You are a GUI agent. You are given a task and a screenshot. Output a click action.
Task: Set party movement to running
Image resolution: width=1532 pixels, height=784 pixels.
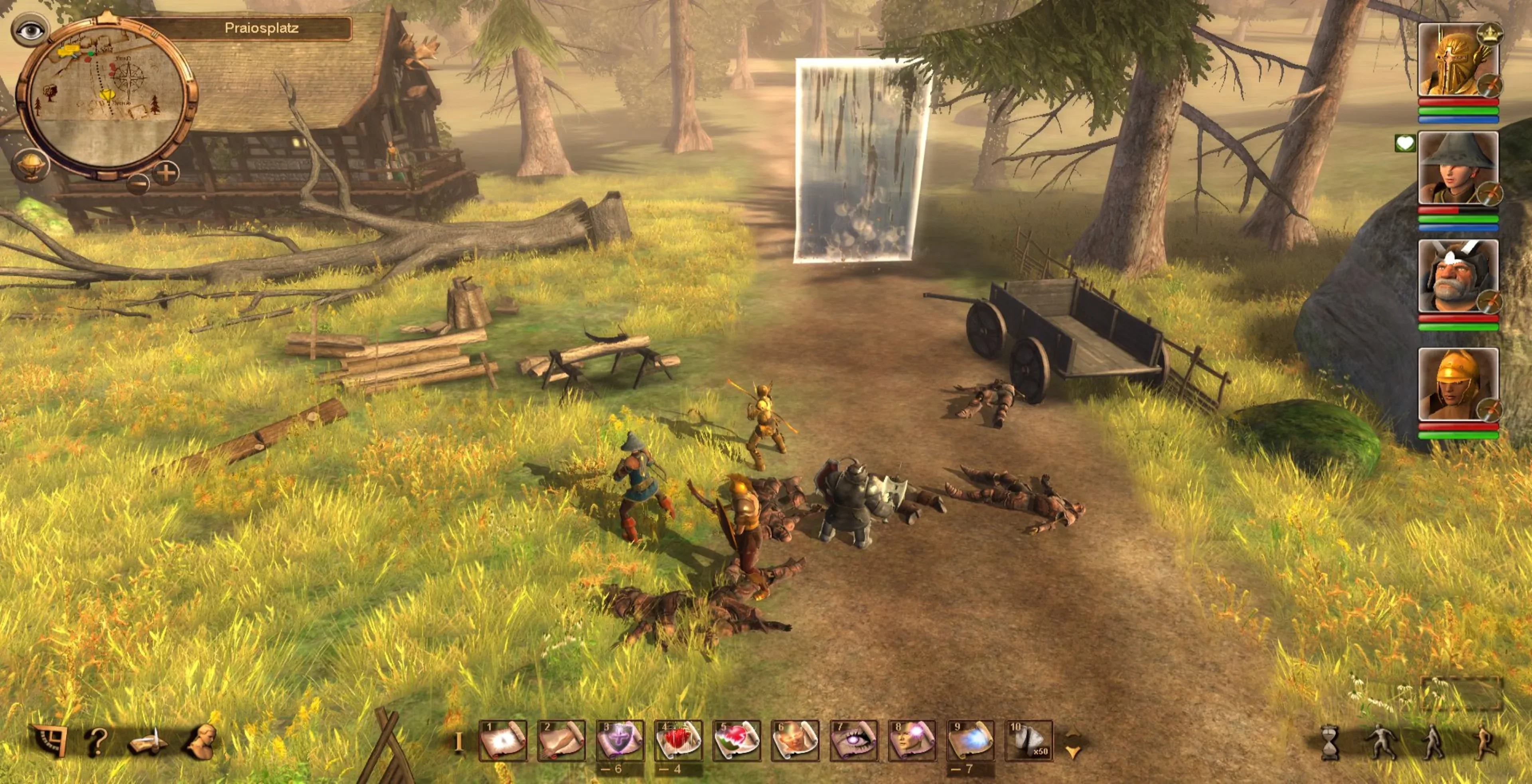pyautogui.click(x=1486, y=743)
